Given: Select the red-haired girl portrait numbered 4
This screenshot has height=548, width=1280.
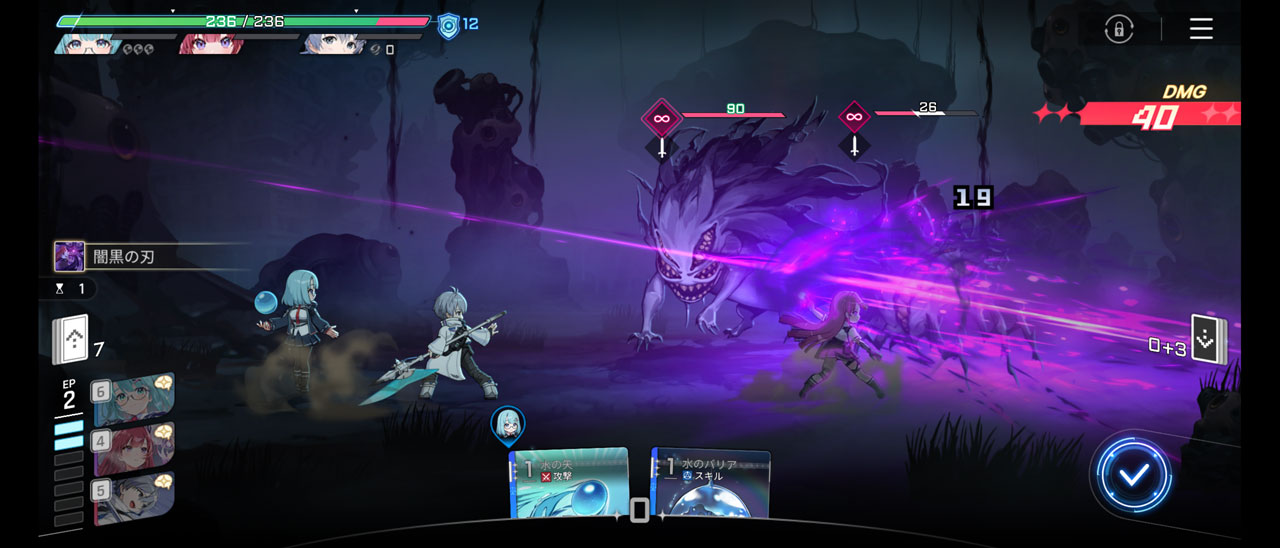Looking at the screenshot, I should (x=135, y=448).
